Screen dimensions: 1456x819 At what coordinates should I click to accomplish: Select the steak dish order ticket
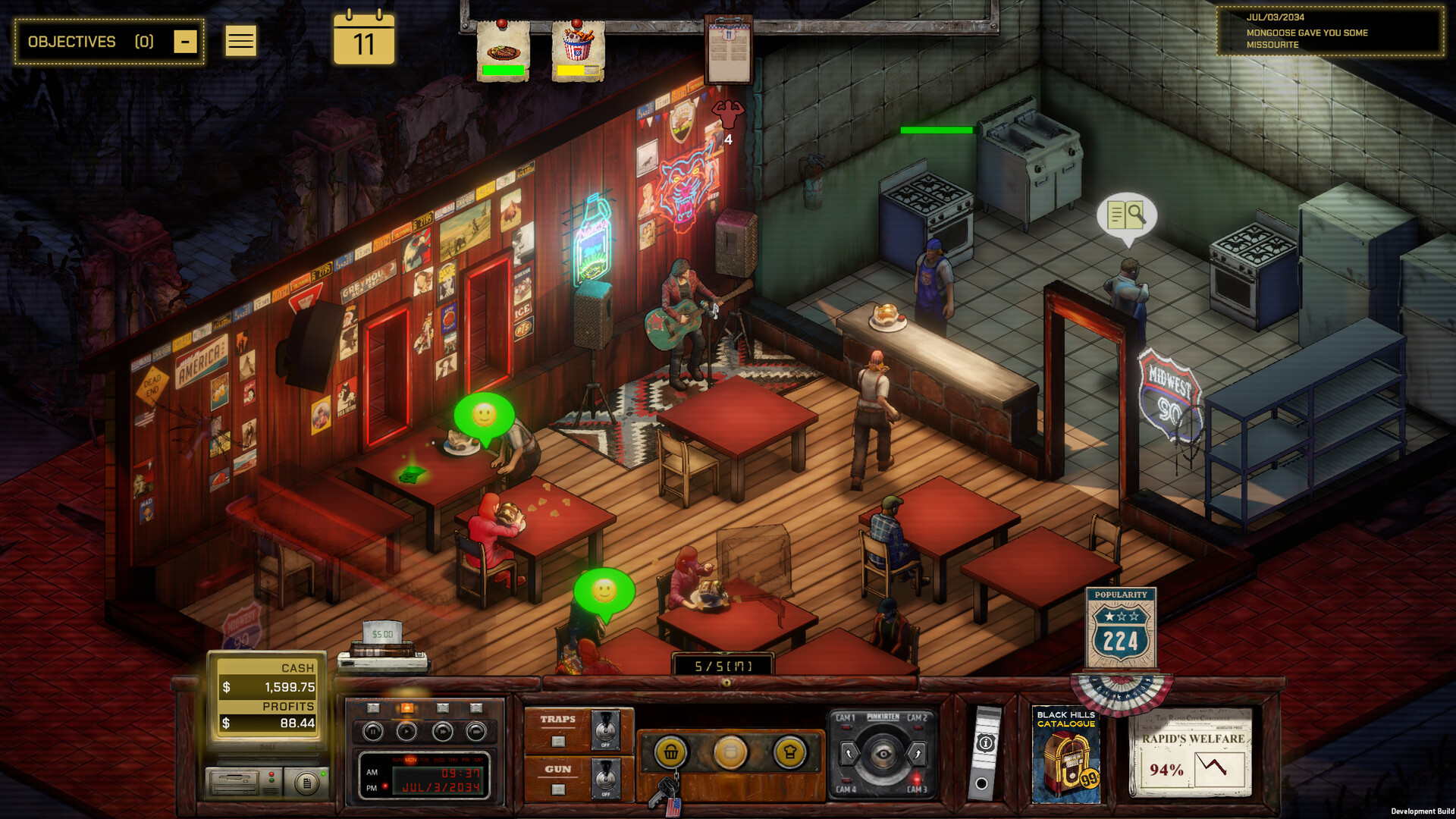click(x=503, y=50)
